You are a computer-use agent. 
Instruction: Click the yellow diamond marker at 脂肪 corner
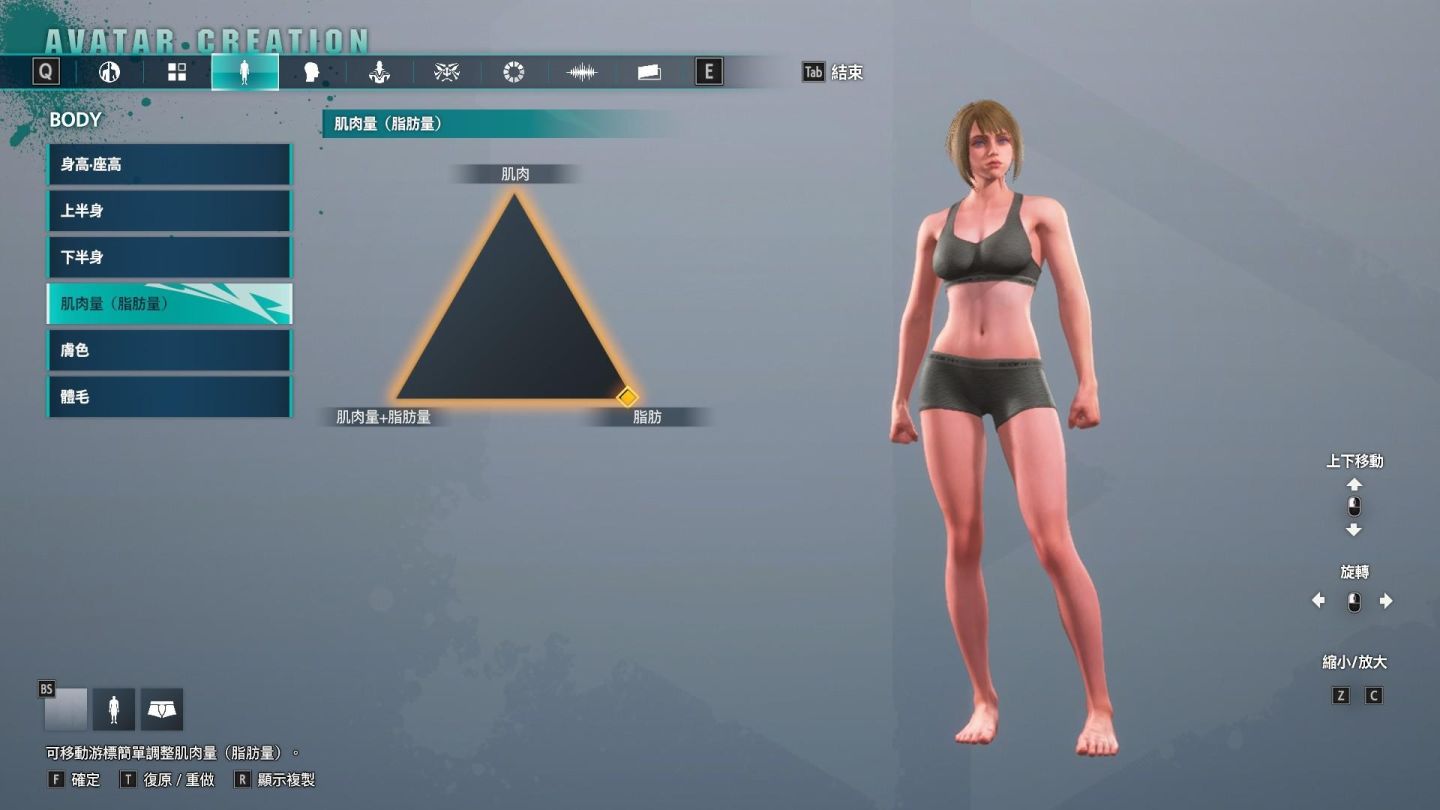[x=627, y=397]
